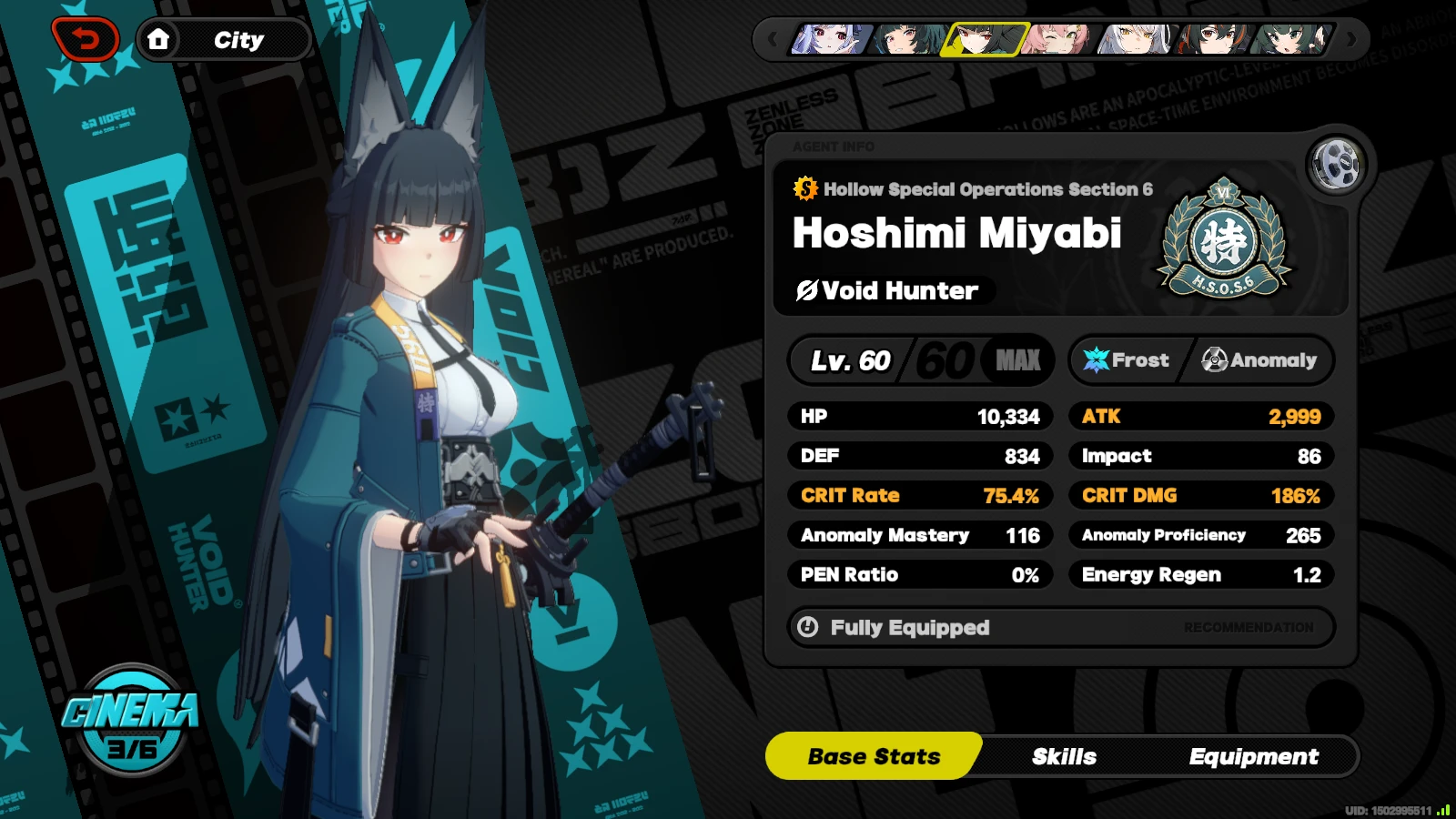Switch to the Equipment tab

1254,756
